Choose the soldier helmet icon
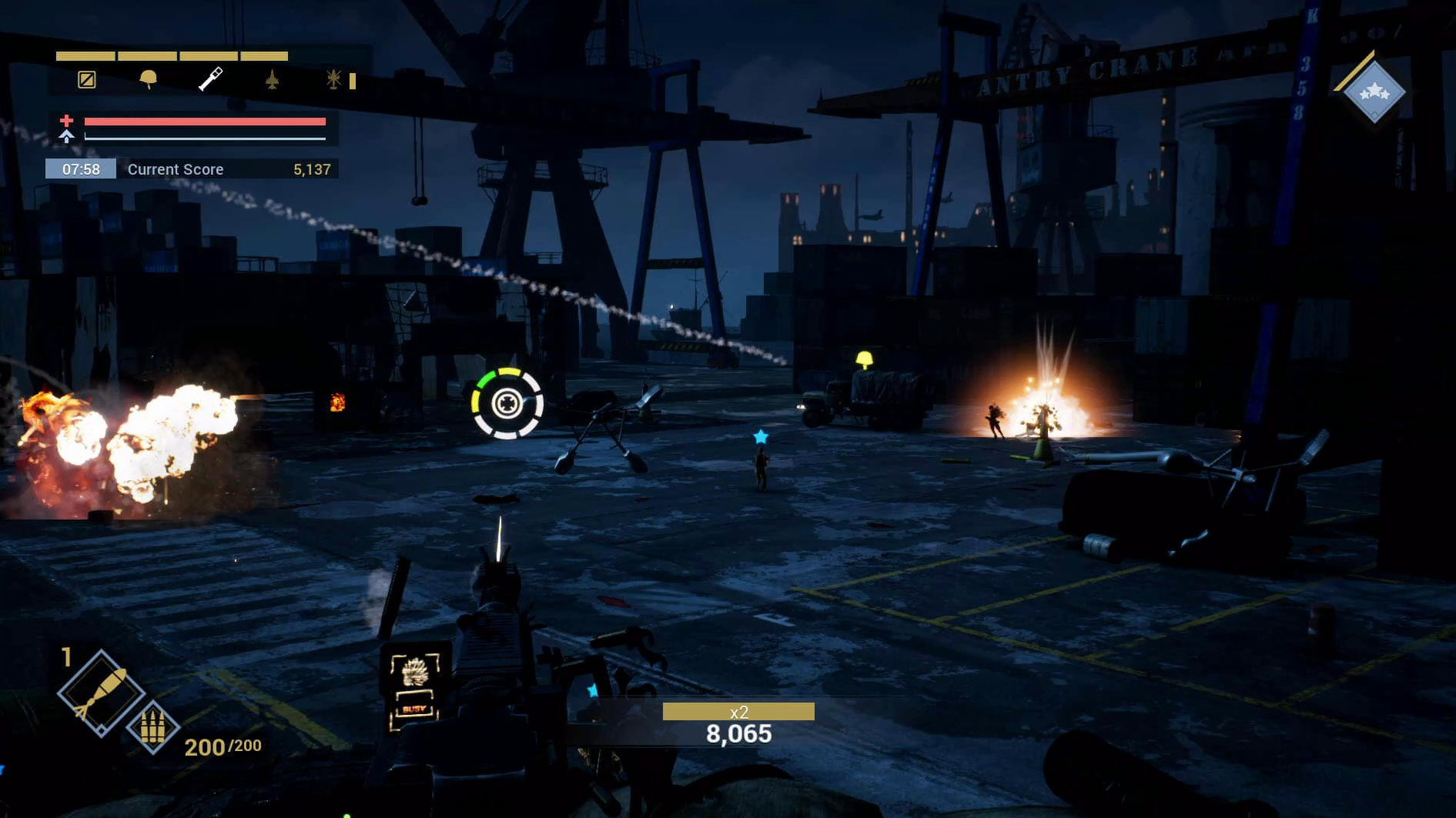1456x818 pixels. [x=148, y=79]
